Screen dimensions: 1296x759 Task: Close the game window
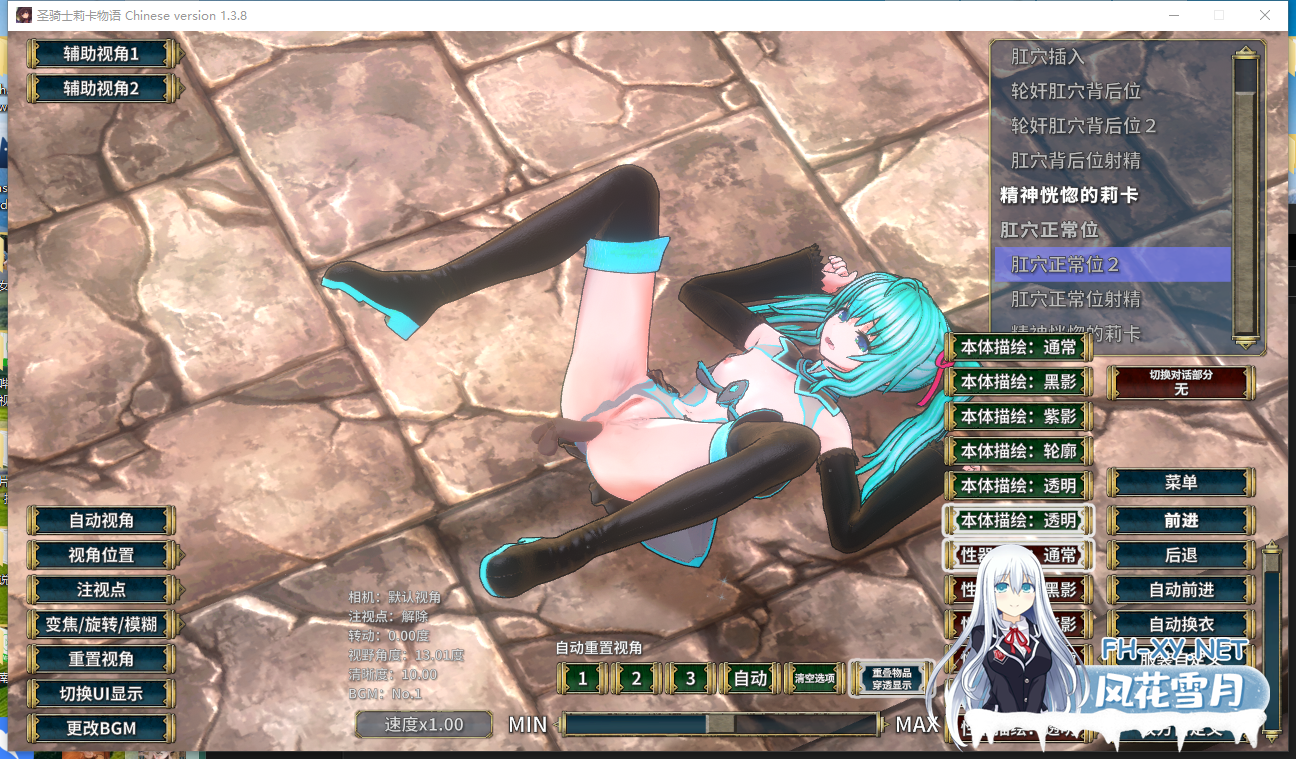point(1265,15)
